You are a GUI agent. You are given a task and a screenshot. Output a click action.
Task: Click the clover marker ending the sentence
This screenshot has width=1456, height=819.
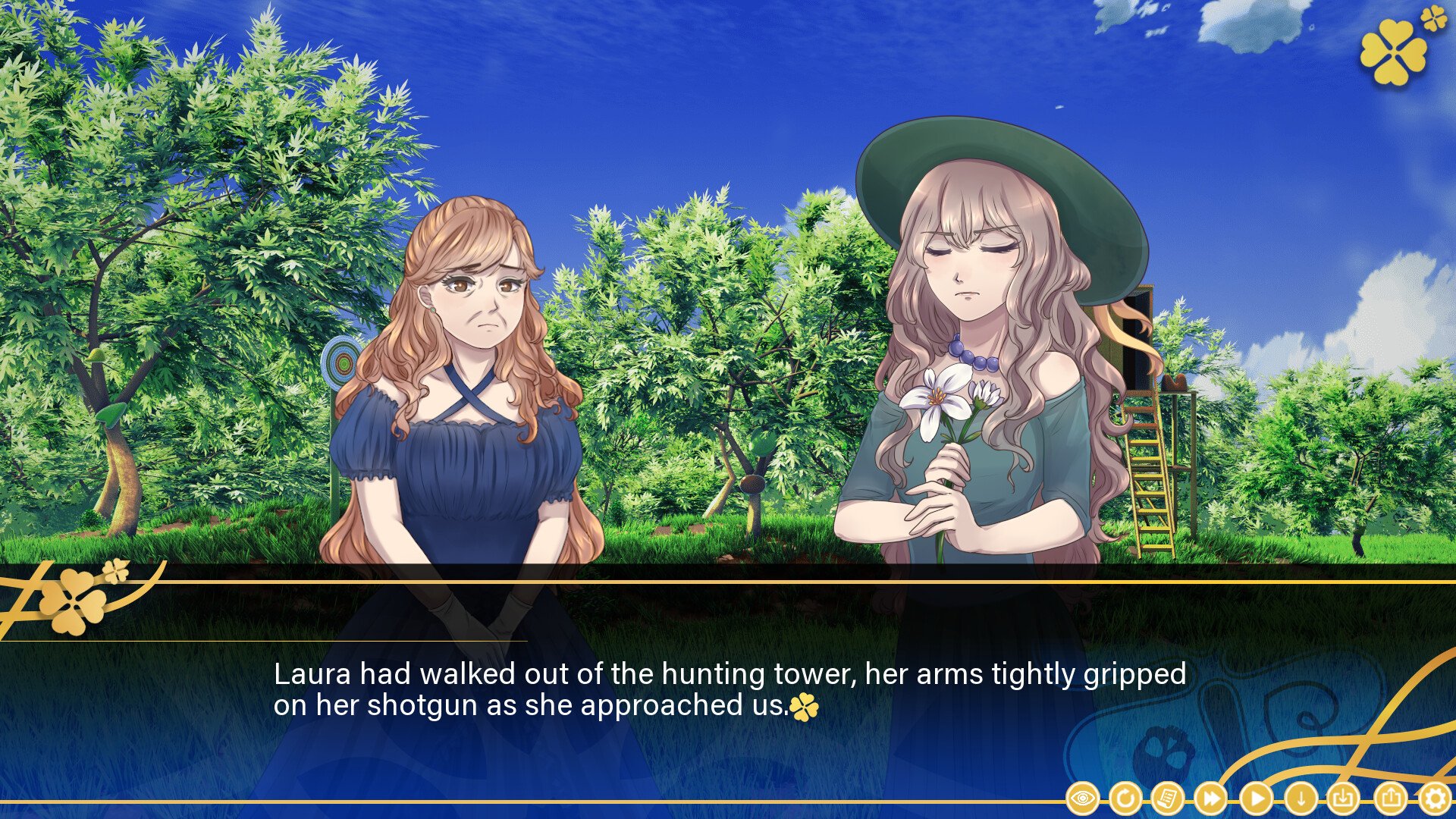(804, 707)
